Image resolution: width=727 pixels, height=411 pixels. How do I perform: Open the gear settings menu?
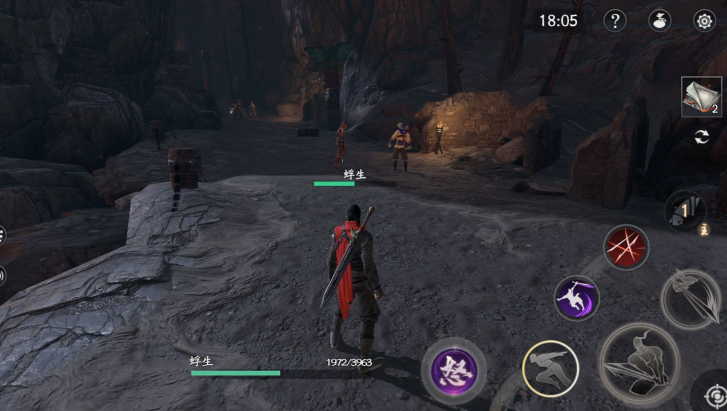(704, 21)
